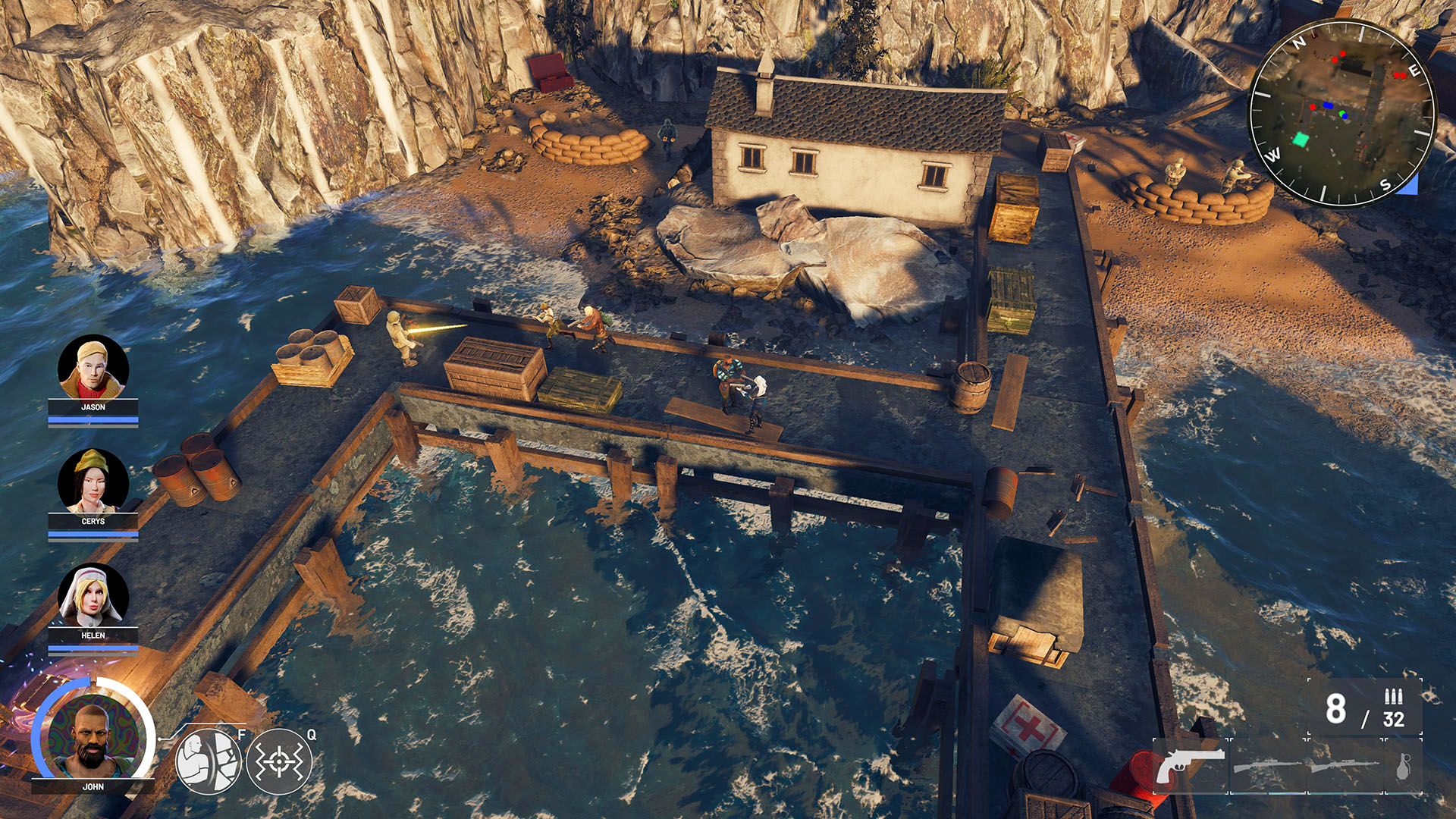
Task: Activate the wall-smash punch ability
Action: coord(209,761)
